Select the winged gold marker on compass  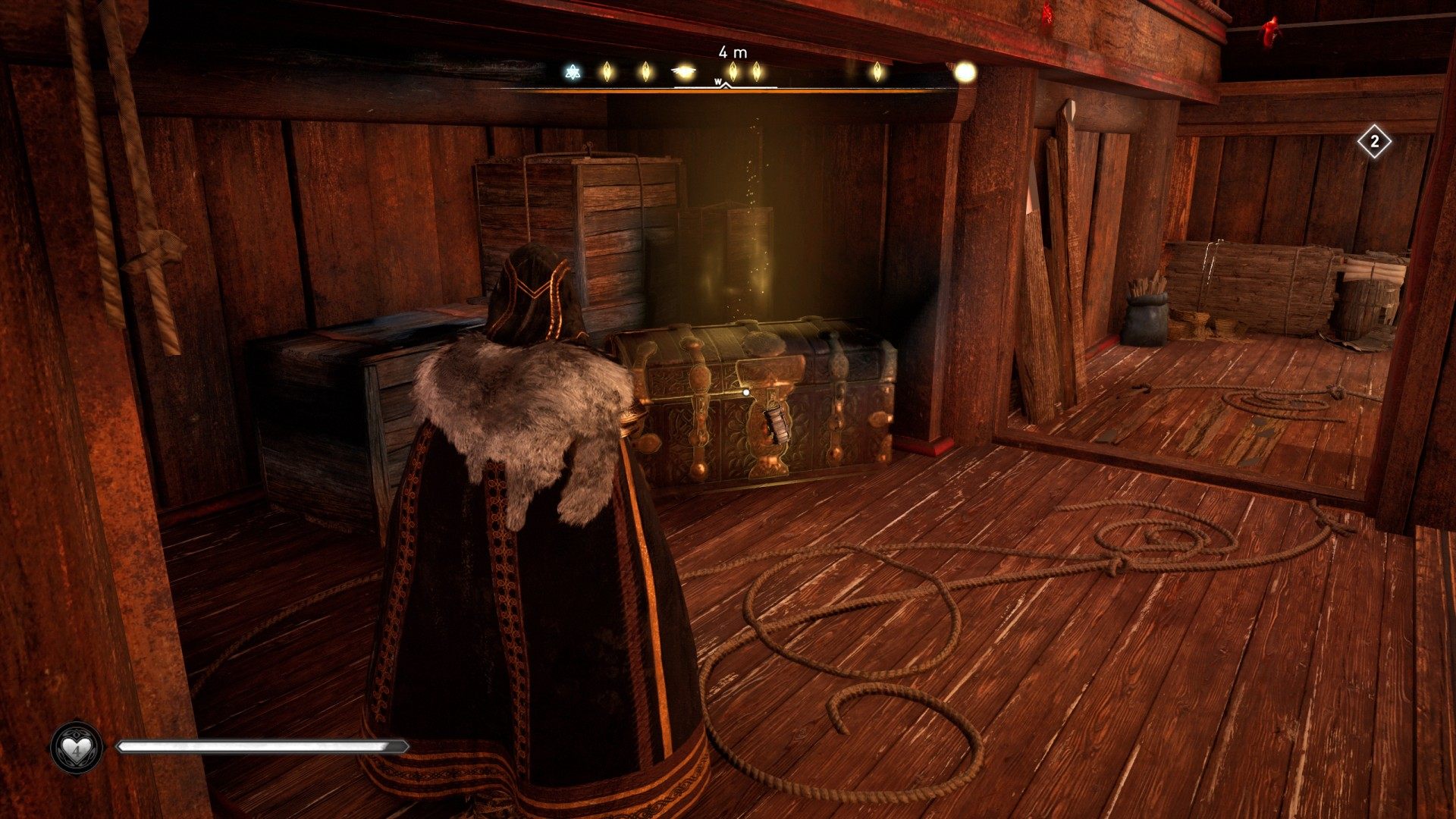685,72
